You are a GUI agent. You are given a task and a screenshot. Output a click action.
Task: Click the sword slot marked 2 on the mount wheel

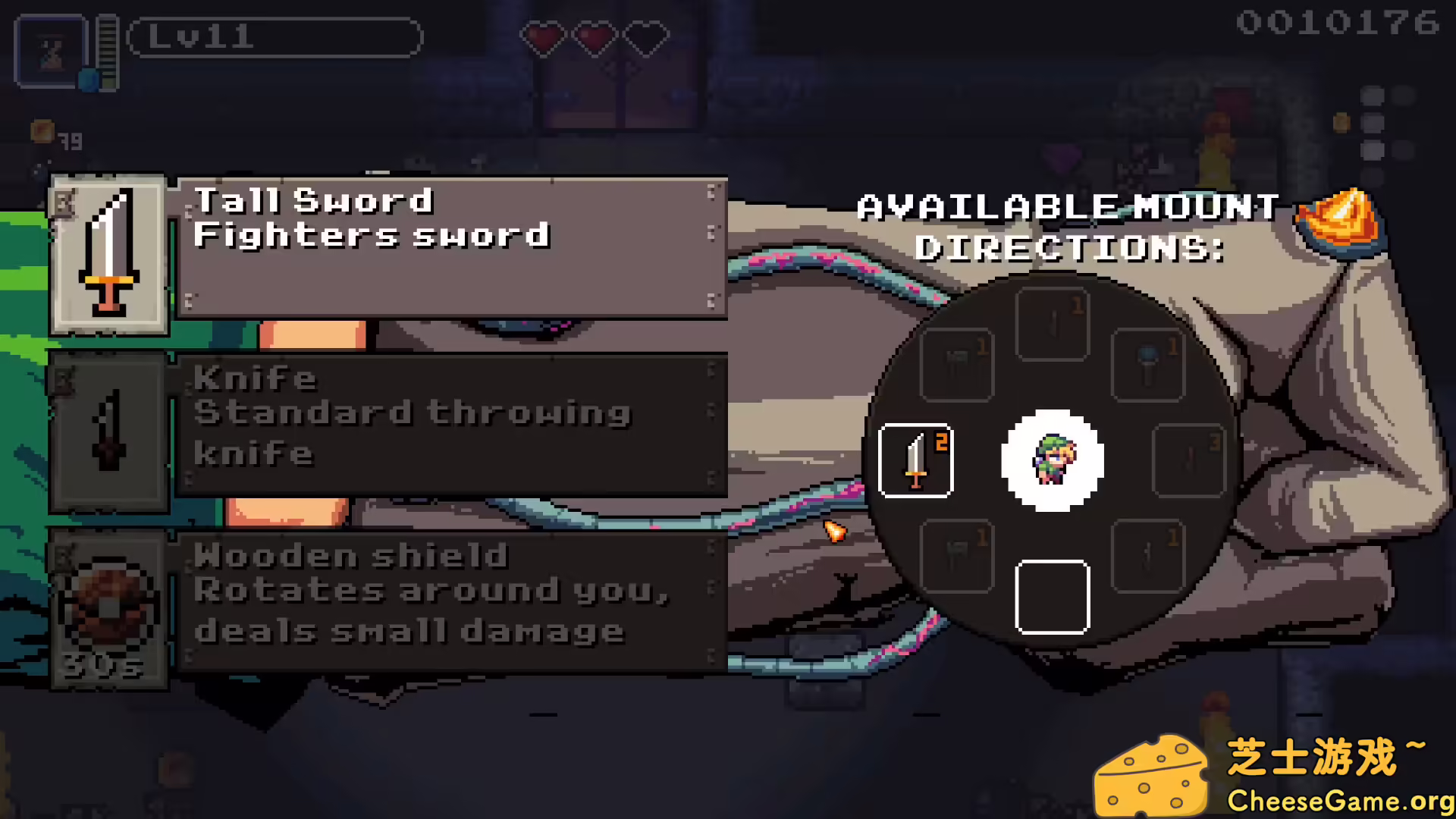click(916, 461)
